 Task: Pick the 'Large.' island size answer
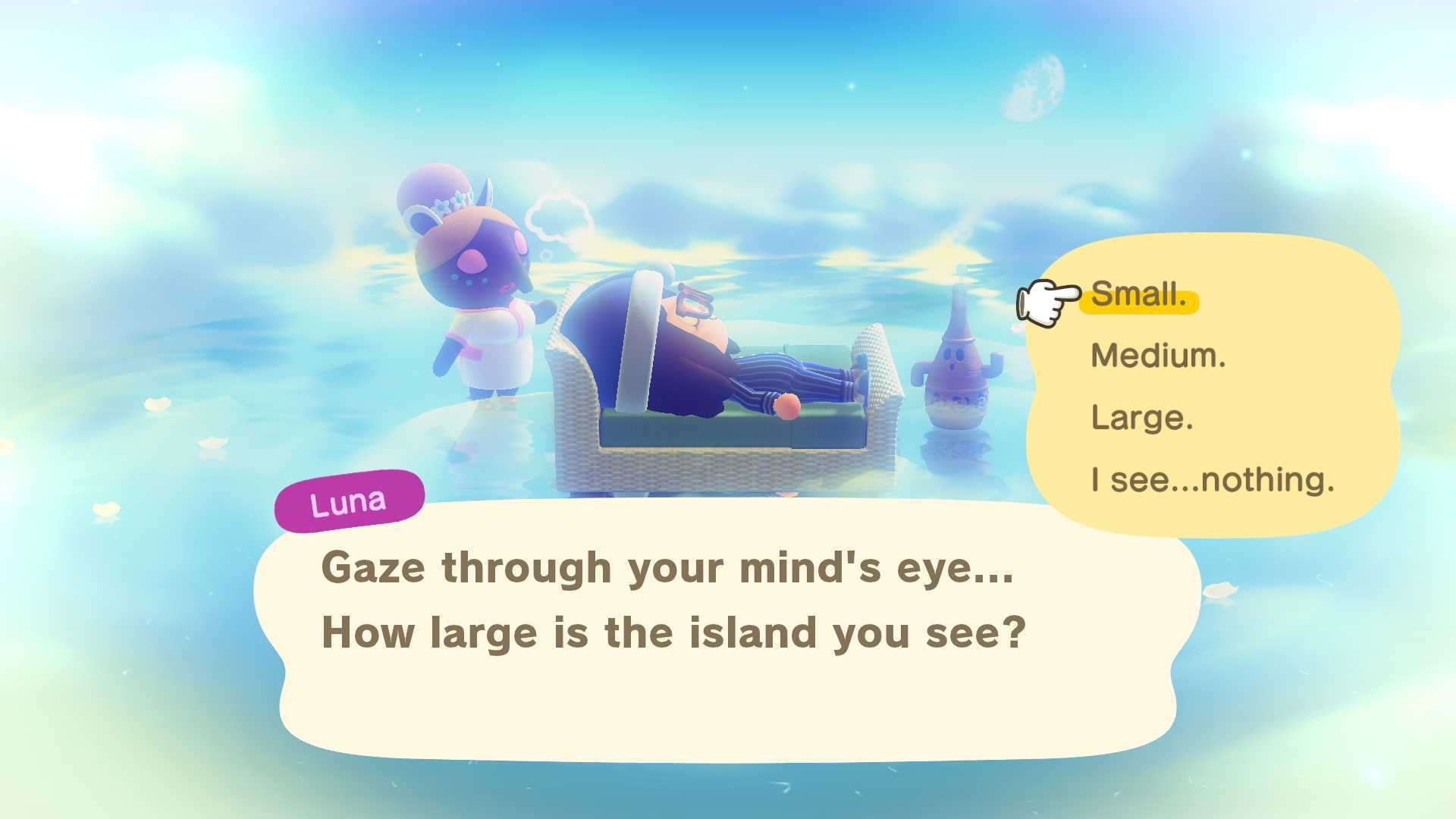(1142, 418)
